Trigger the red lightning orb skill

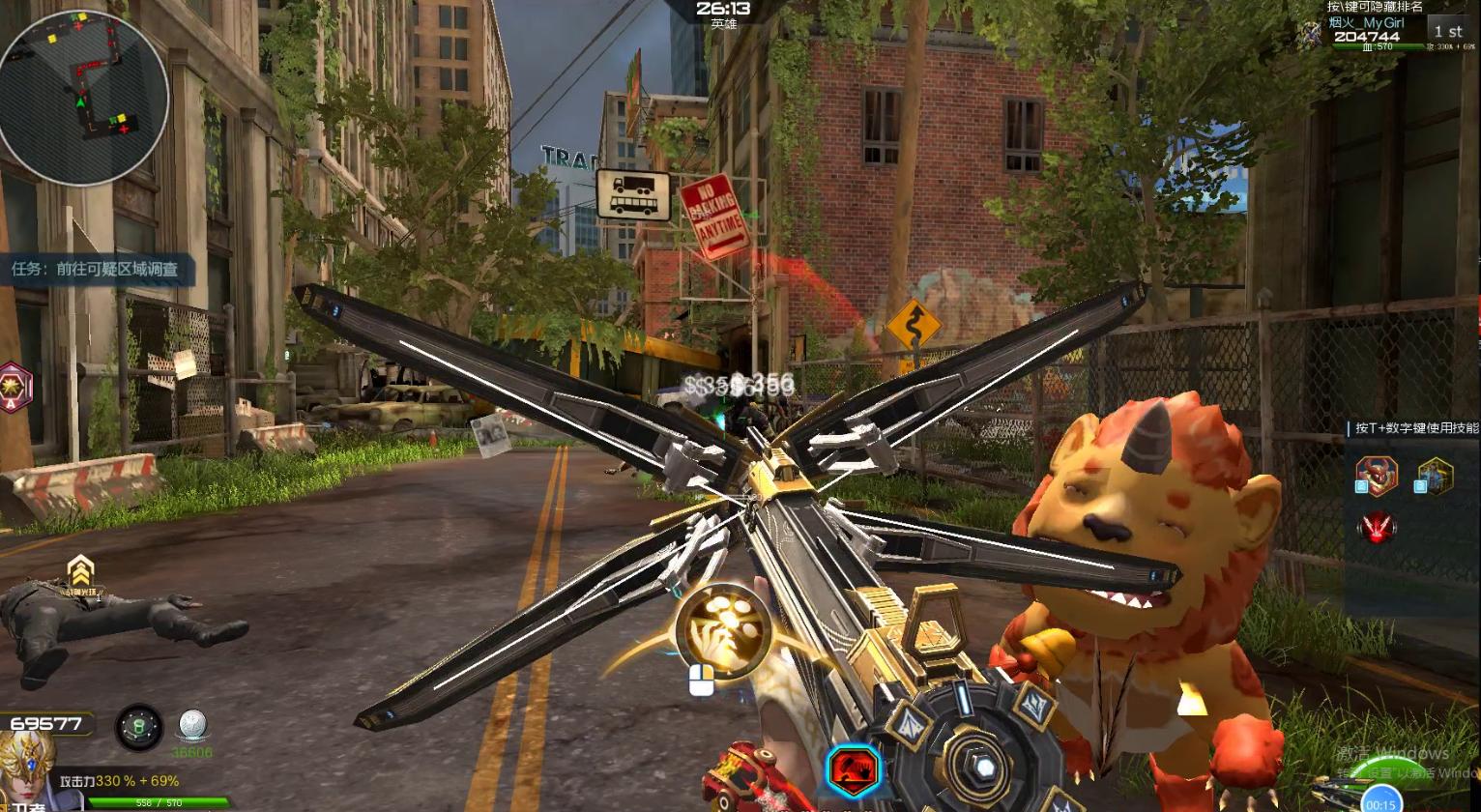pyautogui.click(x=1377, y=528)
